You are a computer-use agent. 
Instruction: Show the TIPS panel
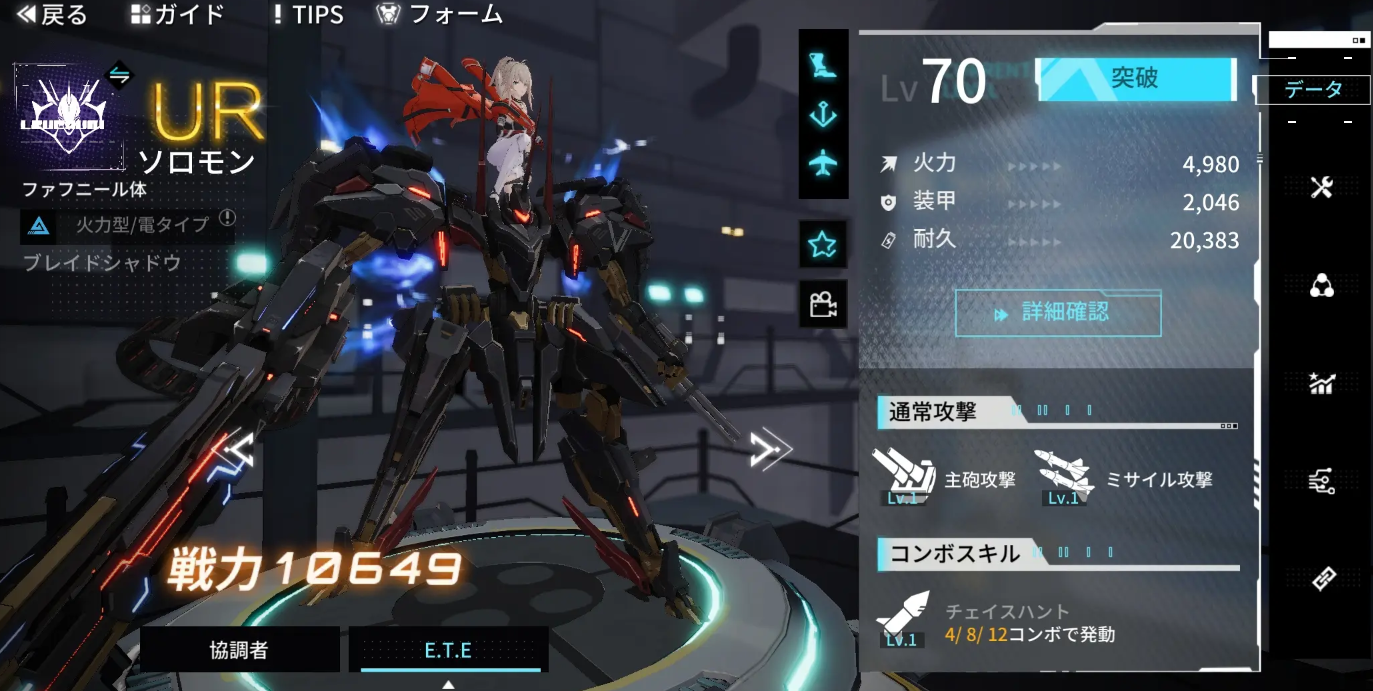307,15
